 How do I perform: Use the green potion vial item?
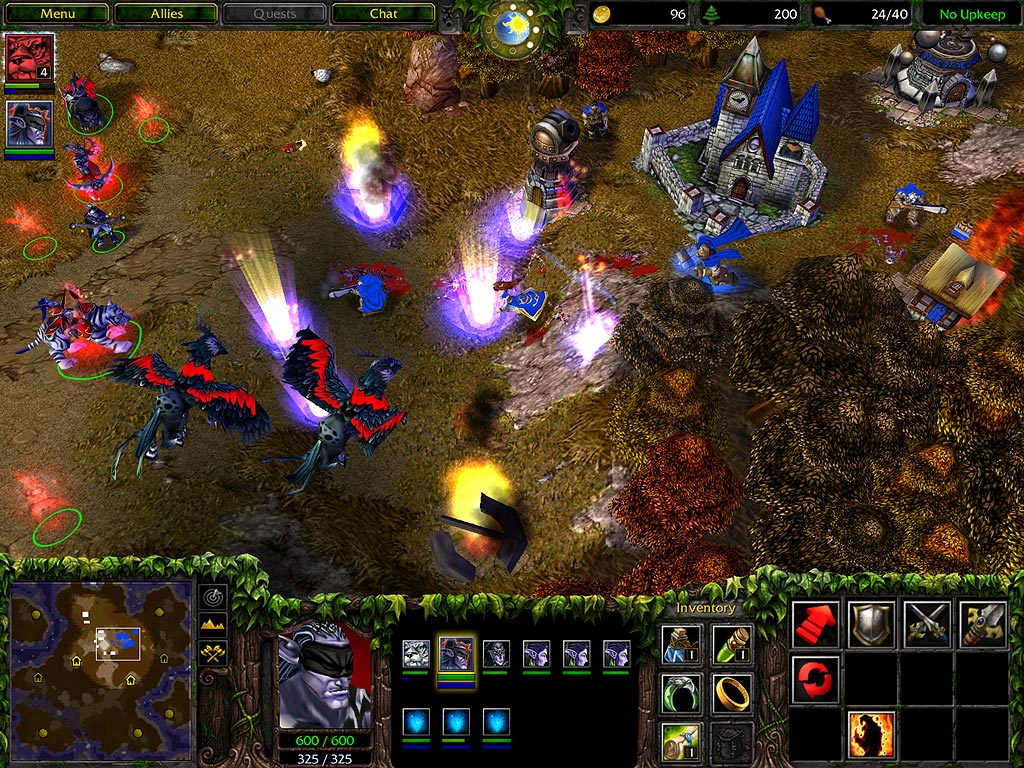point(733,645)
